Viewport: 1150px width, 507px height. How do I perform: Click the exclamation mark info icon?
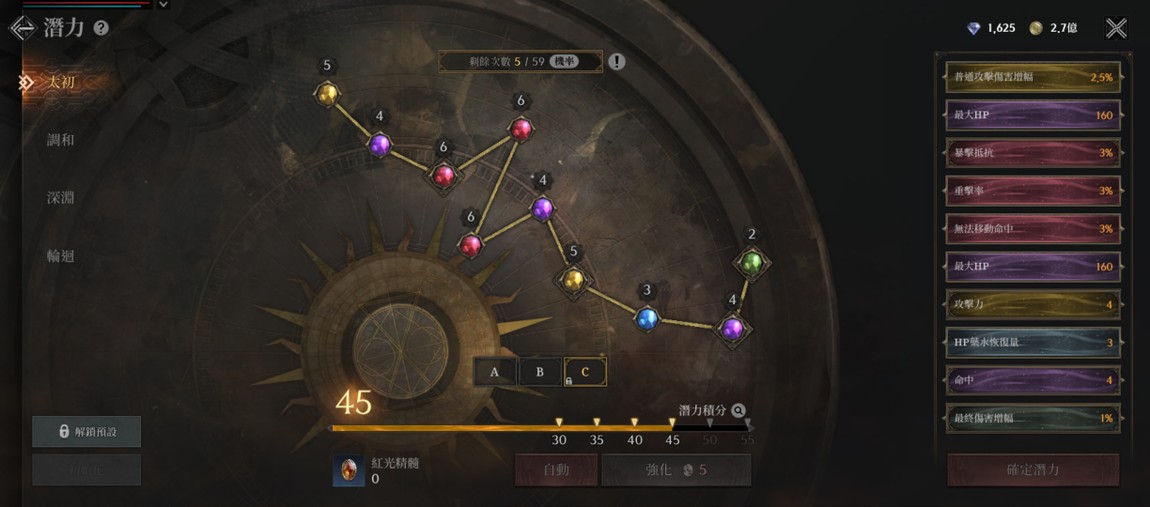point(617,62)
